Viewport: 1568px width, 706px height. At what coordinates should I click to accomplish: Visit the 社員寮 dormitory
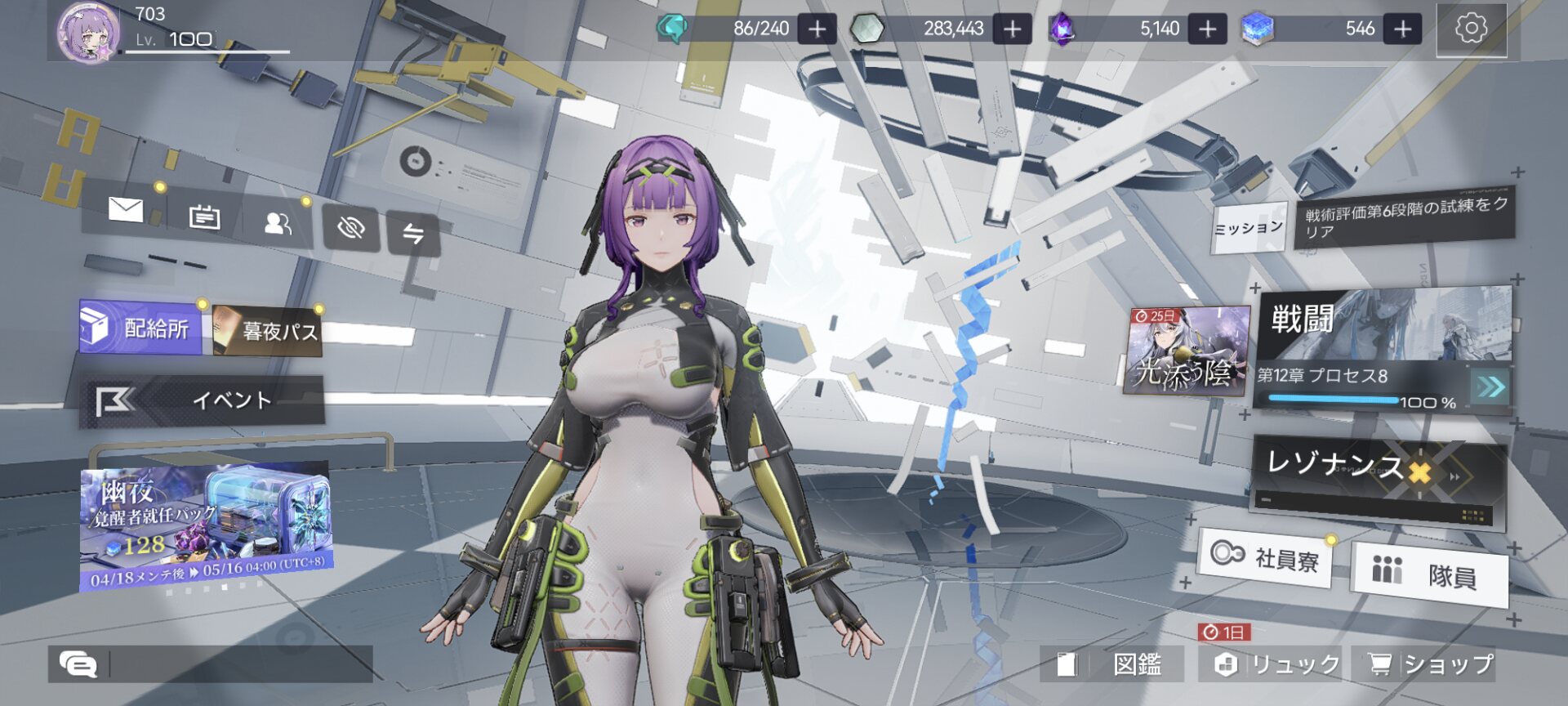(x=1265, y=557)
